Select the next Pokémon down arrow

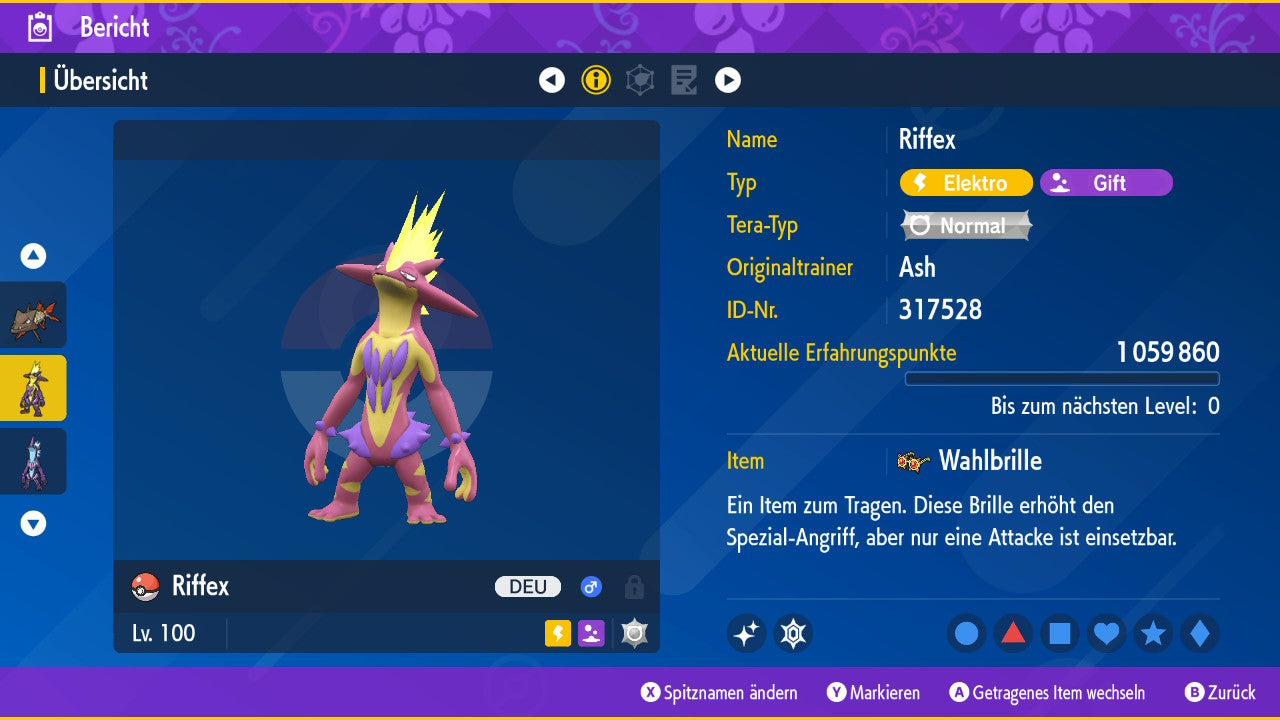pos(33,523)
